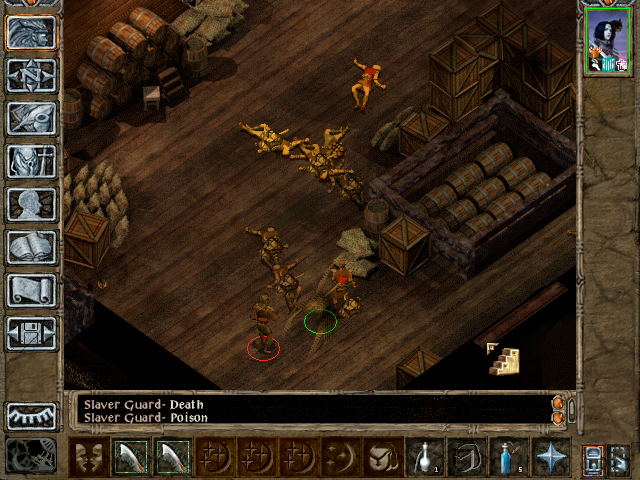The image size is (640, 480).
Task: Open the inventory screen
Action: coord(32,161)
